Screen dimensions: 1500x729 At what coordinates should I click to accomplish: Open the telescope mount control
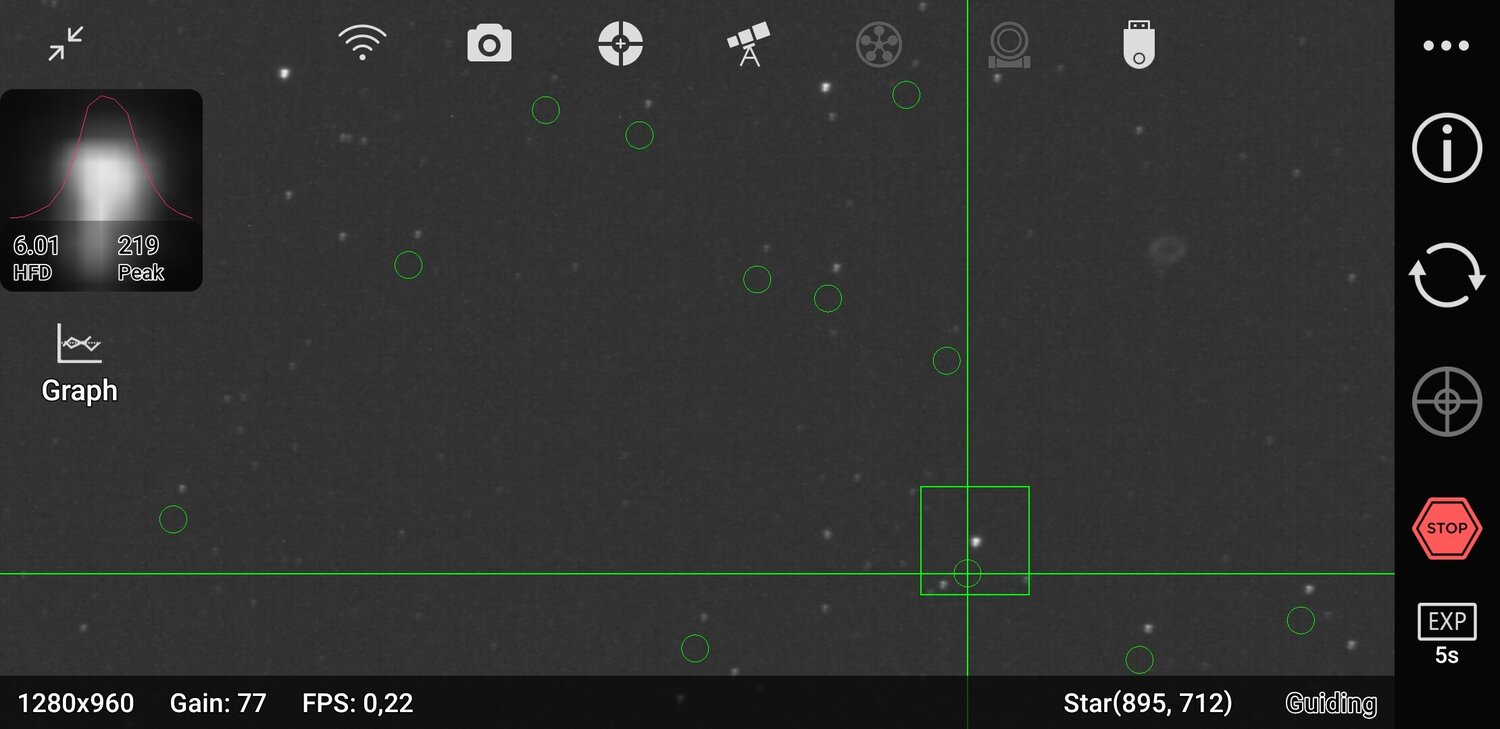pos(748,42)
